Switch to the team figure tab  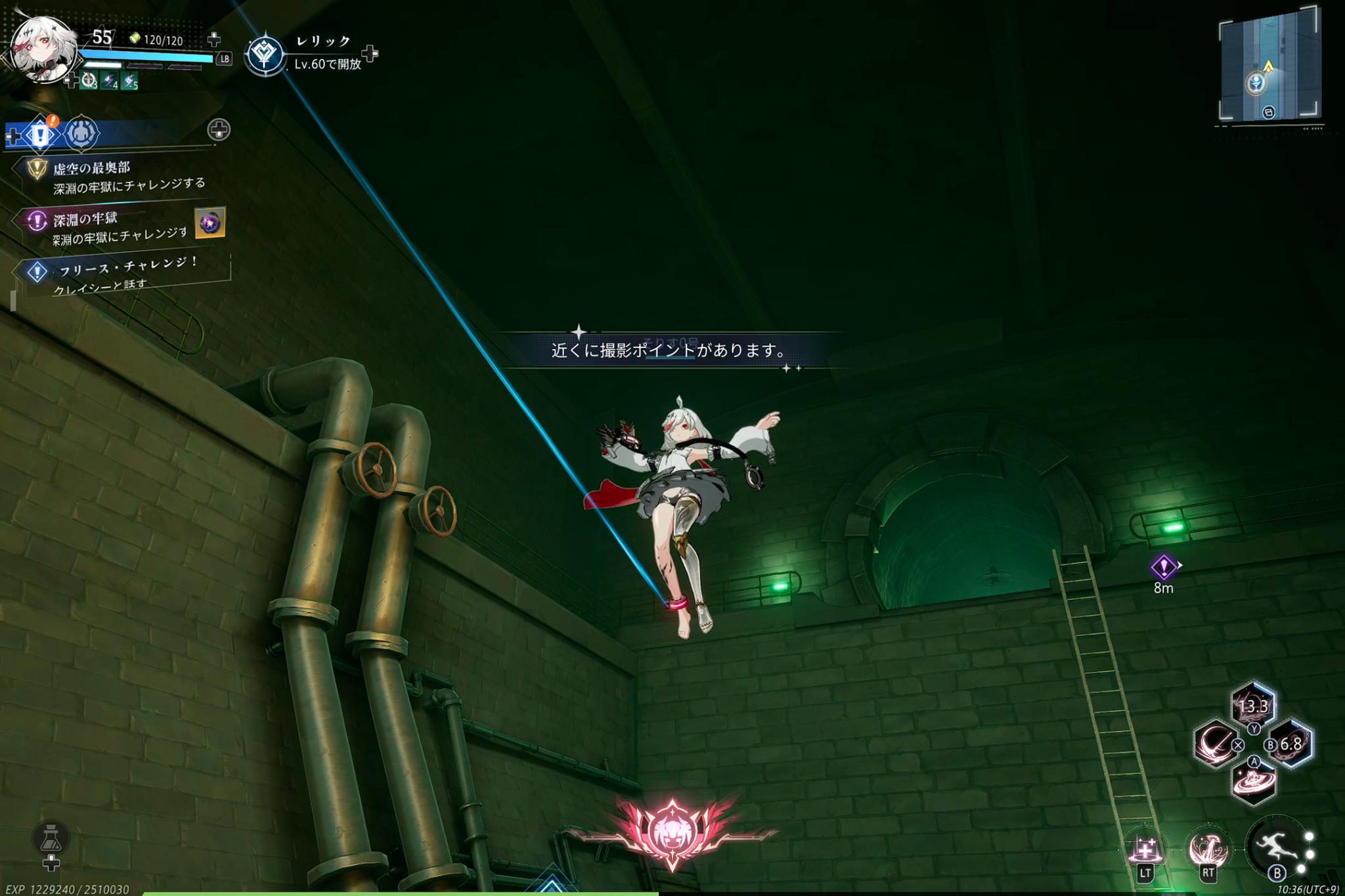[81, 133]
